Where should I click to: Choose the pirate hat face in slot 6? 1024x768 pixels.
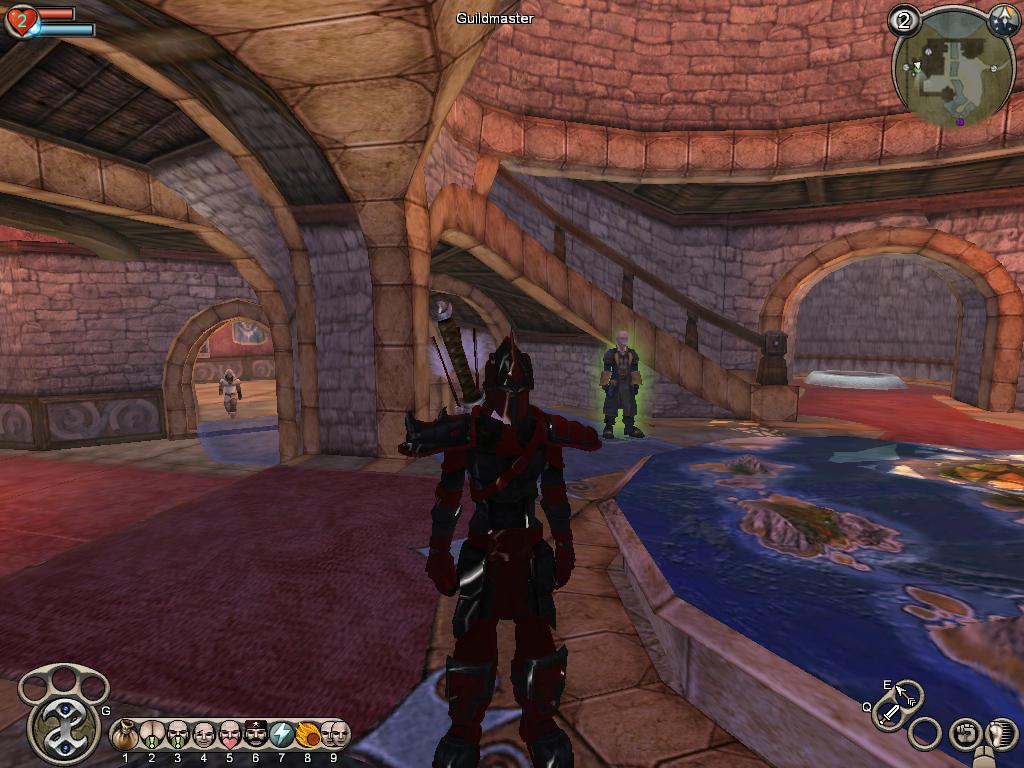coord(255,736)
